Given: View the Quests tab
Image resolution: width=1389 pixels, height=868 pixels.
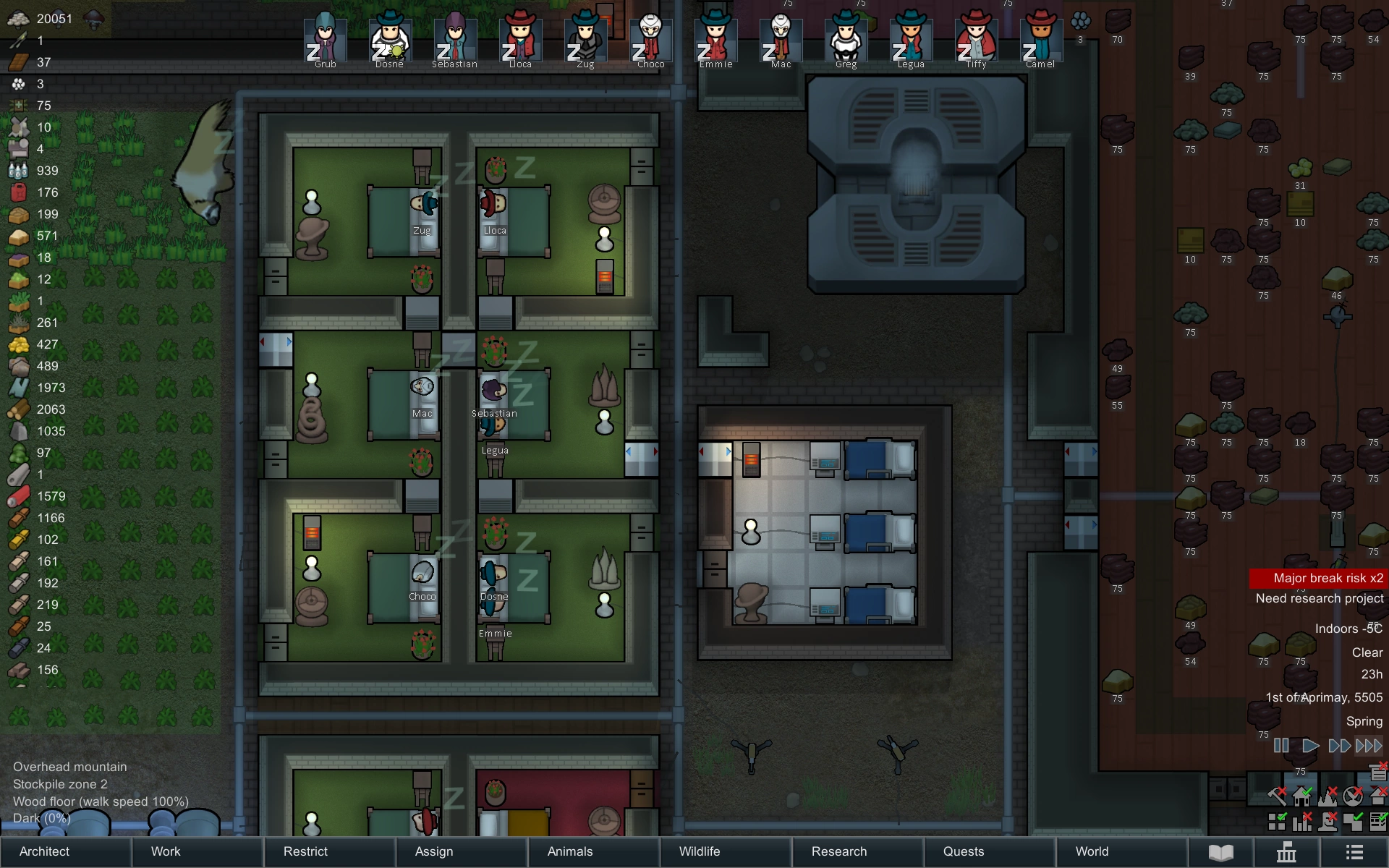Looking at the screenshot, I should pos(964,851).
